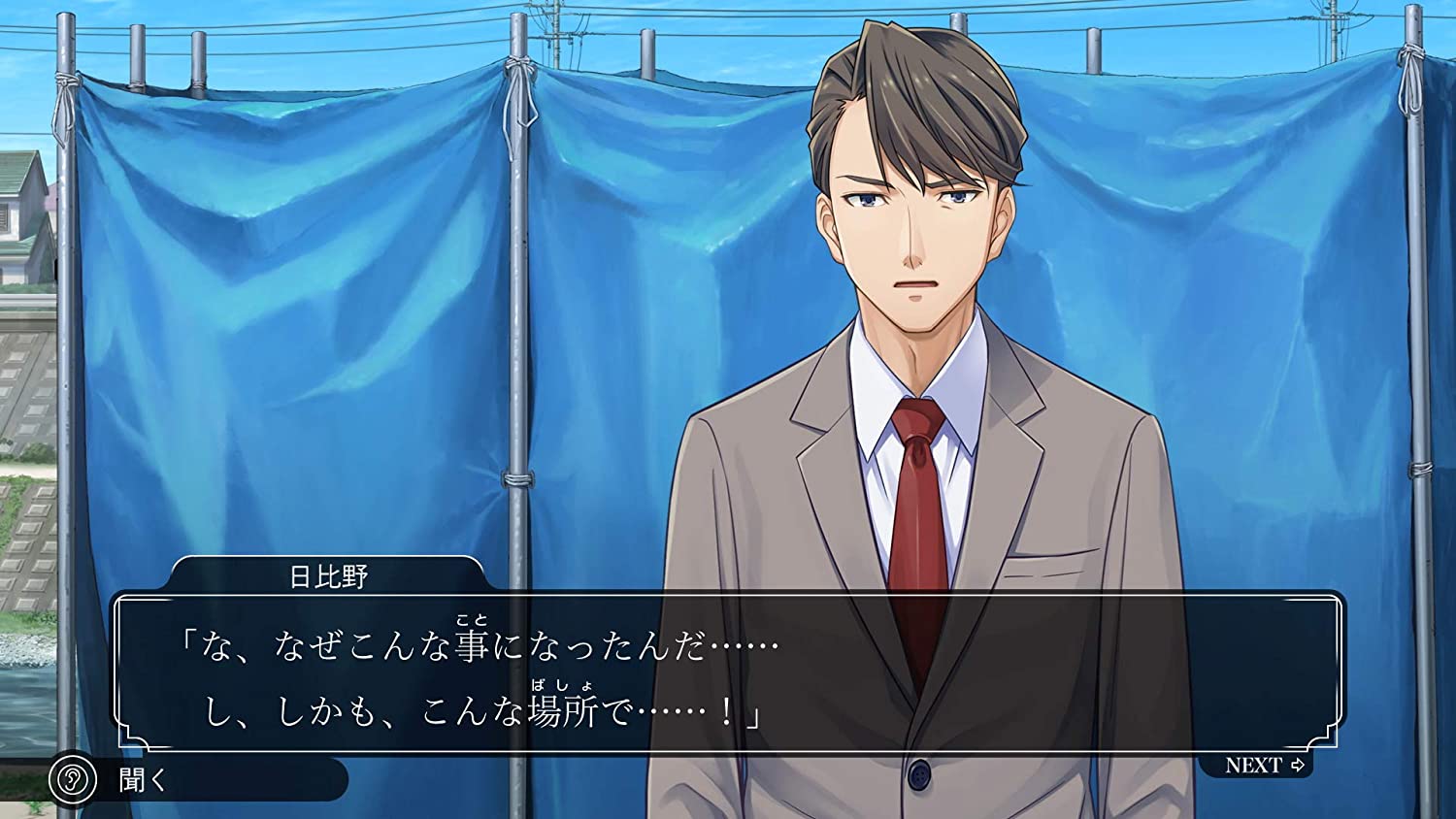Select the 聞く listen command
Image resolution: width=1456 pixels, height=819 pixels.
click(141, 779)
